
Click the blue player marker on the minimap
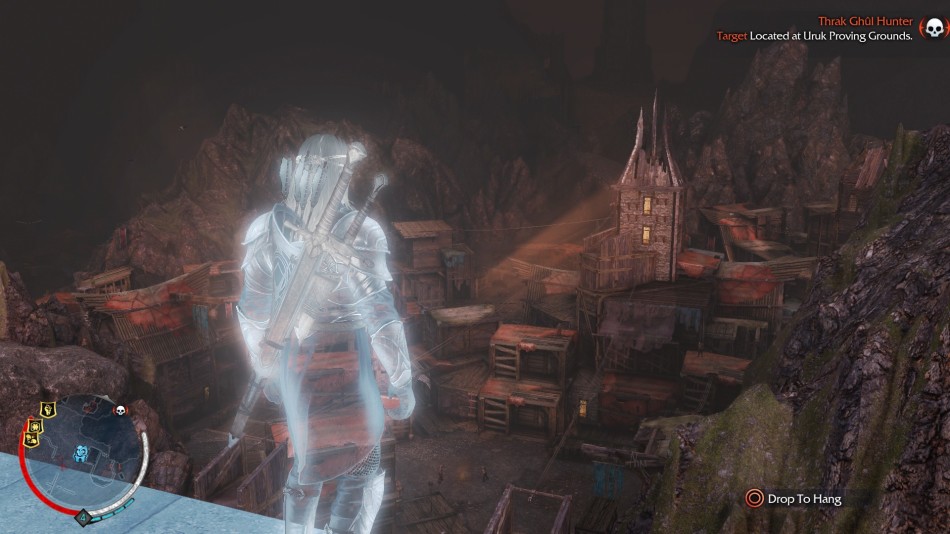pos(80,454)
